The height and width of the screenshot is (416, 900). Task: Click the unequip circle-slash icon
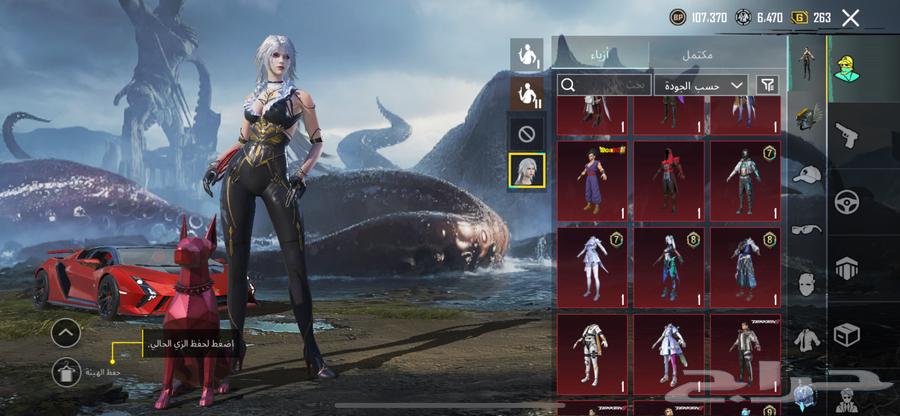(527, 132)
